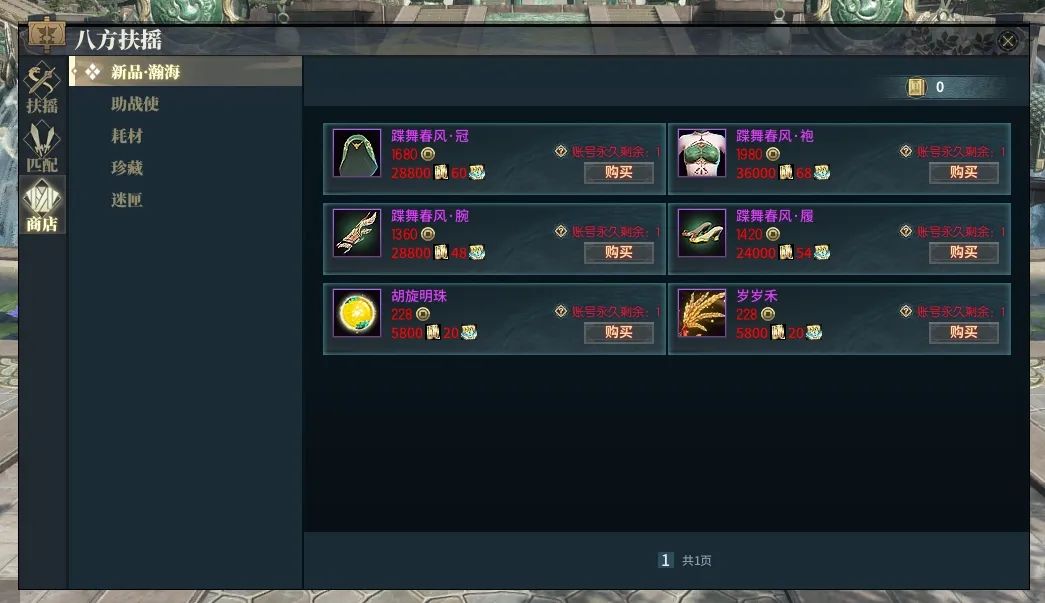The image size is (1045, 603).
Task: Open the 迷匣 shop category
Action: coord(127,200)
